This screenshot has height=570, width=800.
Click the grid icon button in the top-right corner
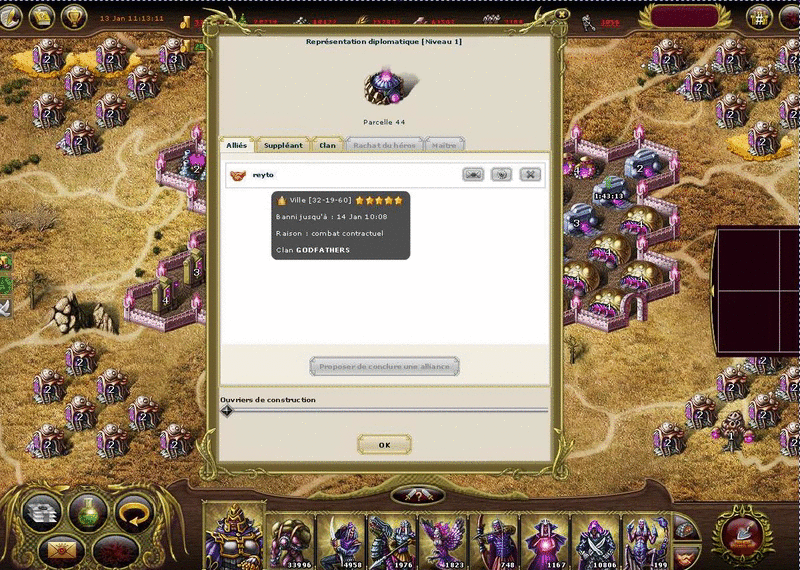tap(759, 19)
